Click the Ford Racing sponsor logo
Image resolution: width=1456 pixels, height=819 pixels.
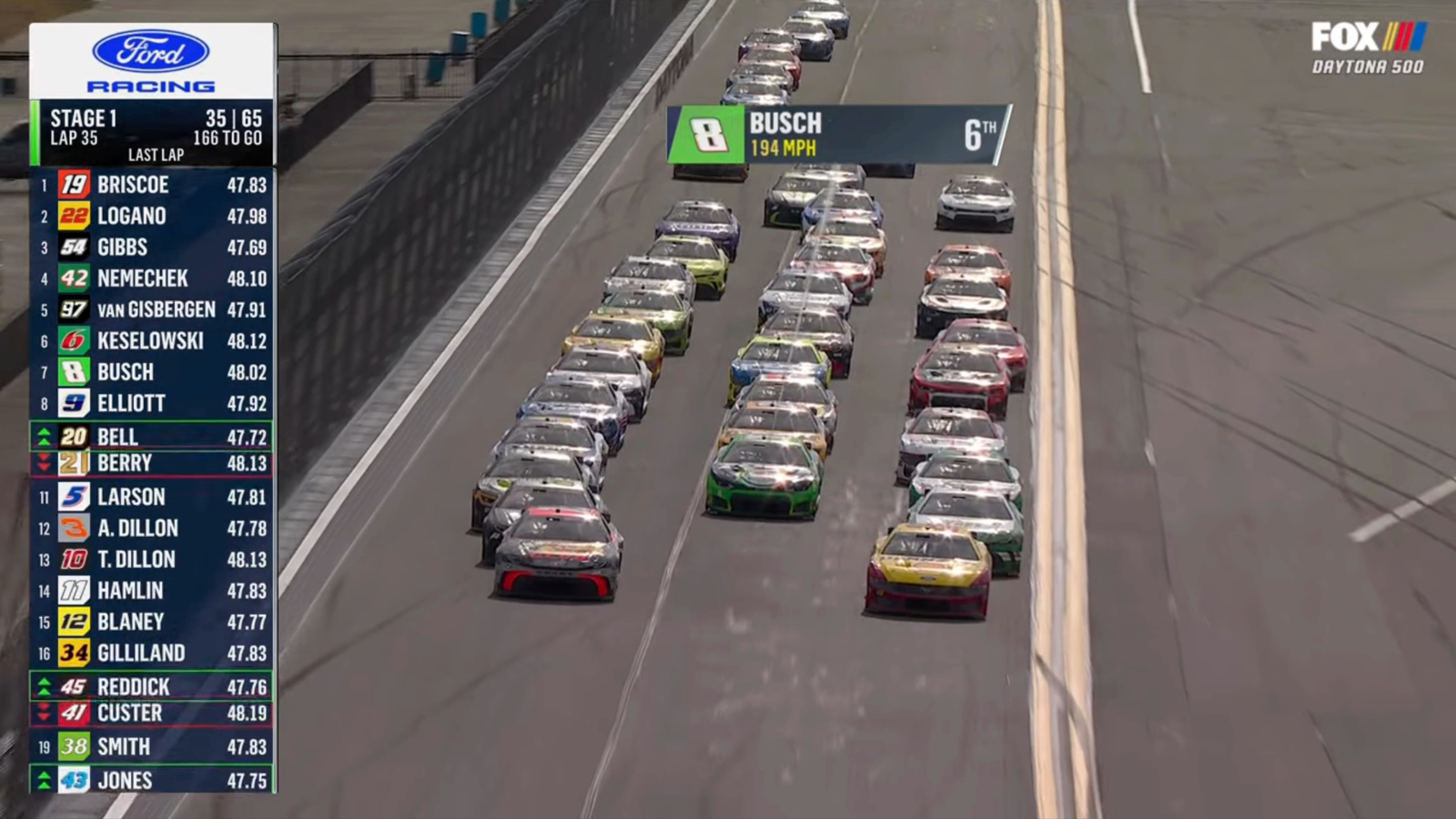(151, 62)
